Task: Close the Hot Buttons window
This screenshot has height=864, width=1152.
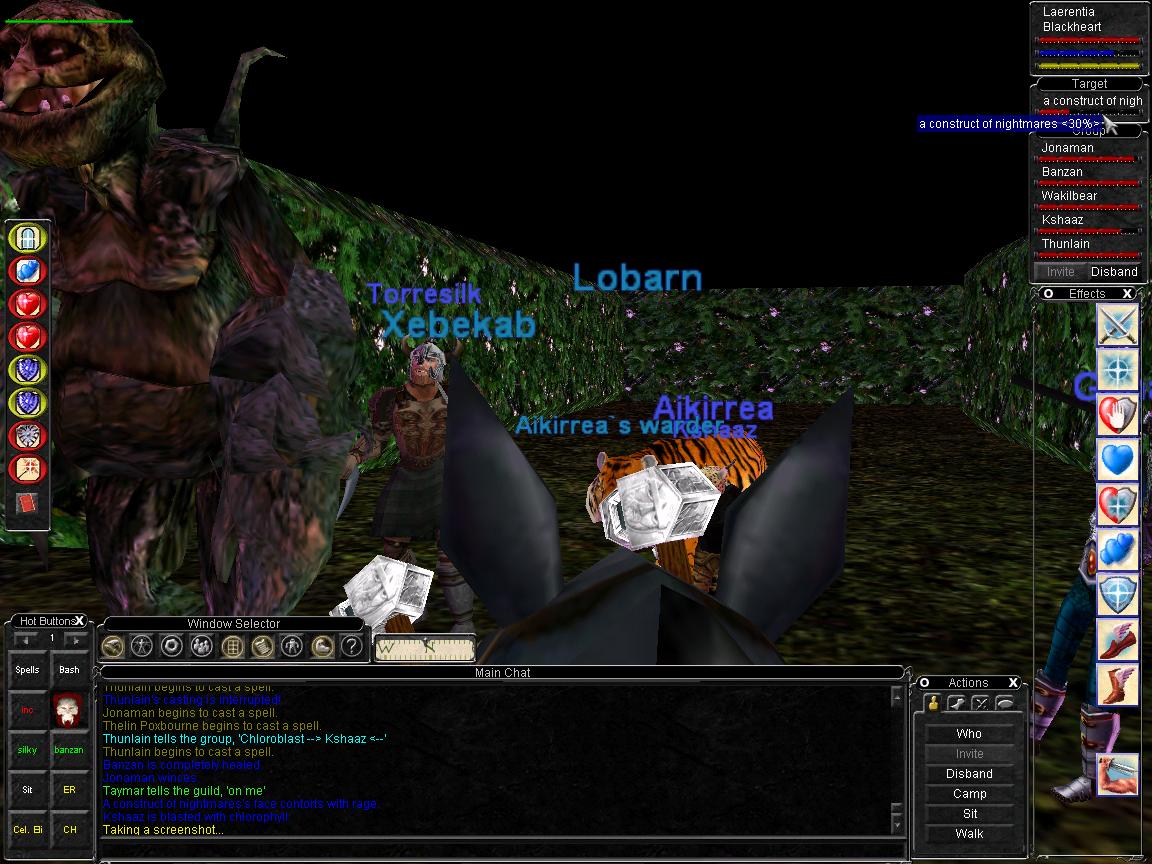Action: click(x=80, y=621)
